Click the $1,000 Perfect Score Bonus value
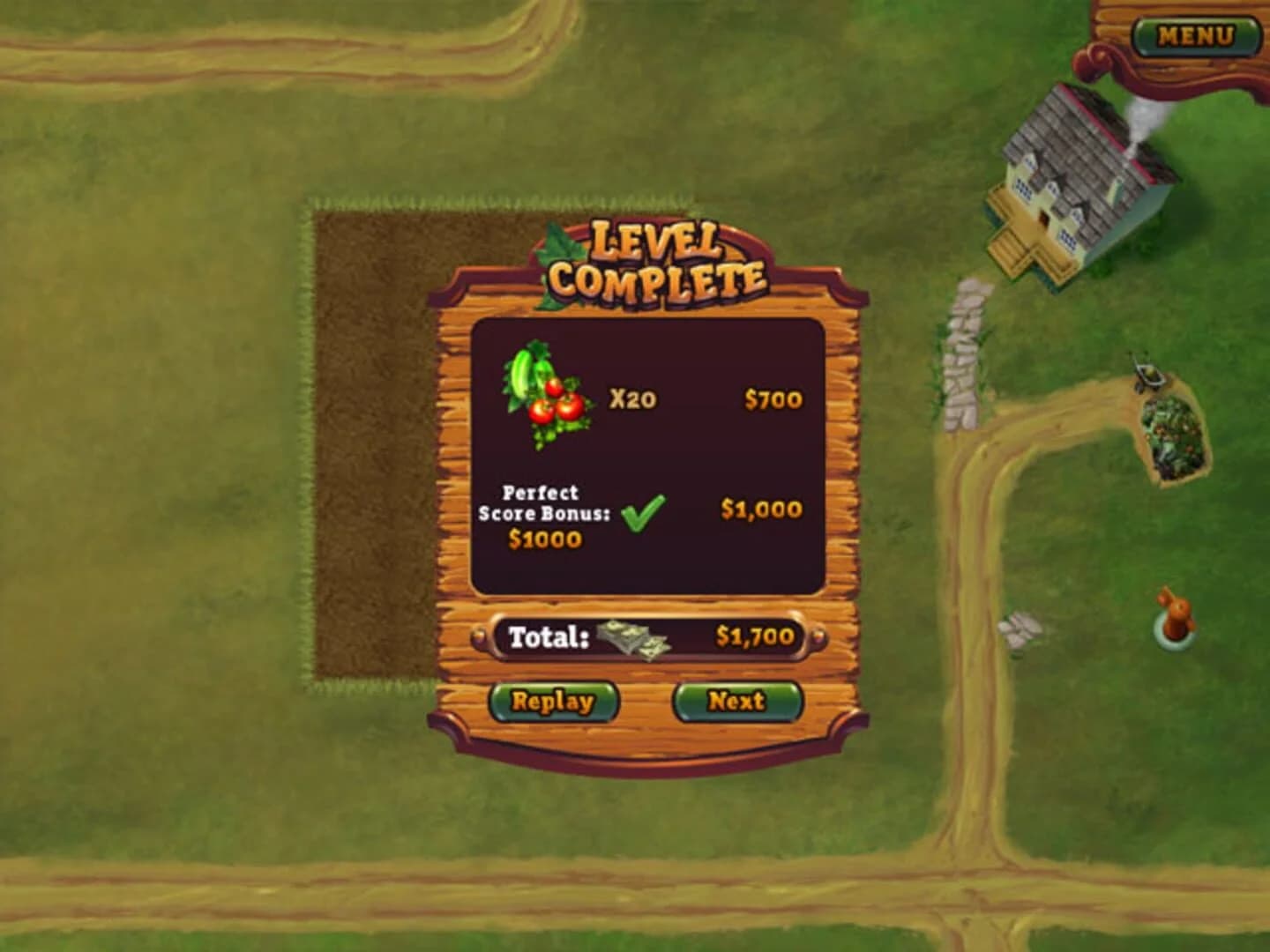1270x952 pixels. click(x=760, y=509)
